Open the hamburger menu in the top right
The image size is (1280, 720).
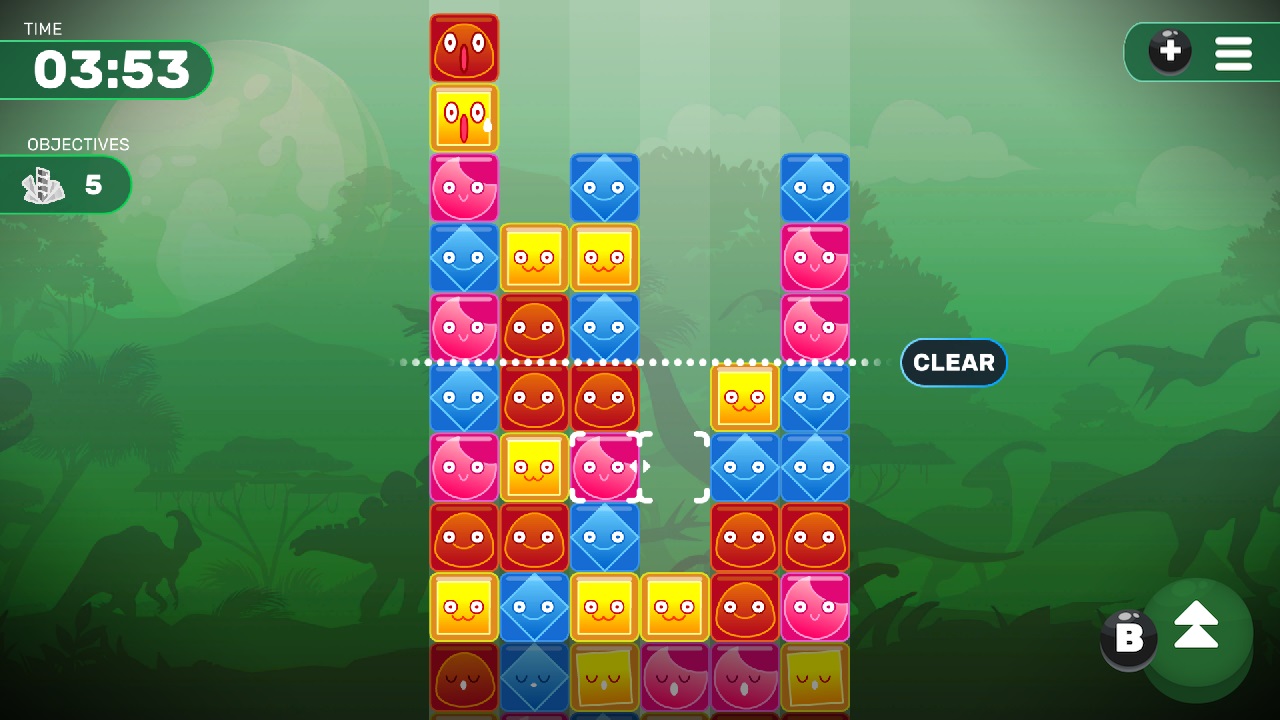(x=1234, y=52)
